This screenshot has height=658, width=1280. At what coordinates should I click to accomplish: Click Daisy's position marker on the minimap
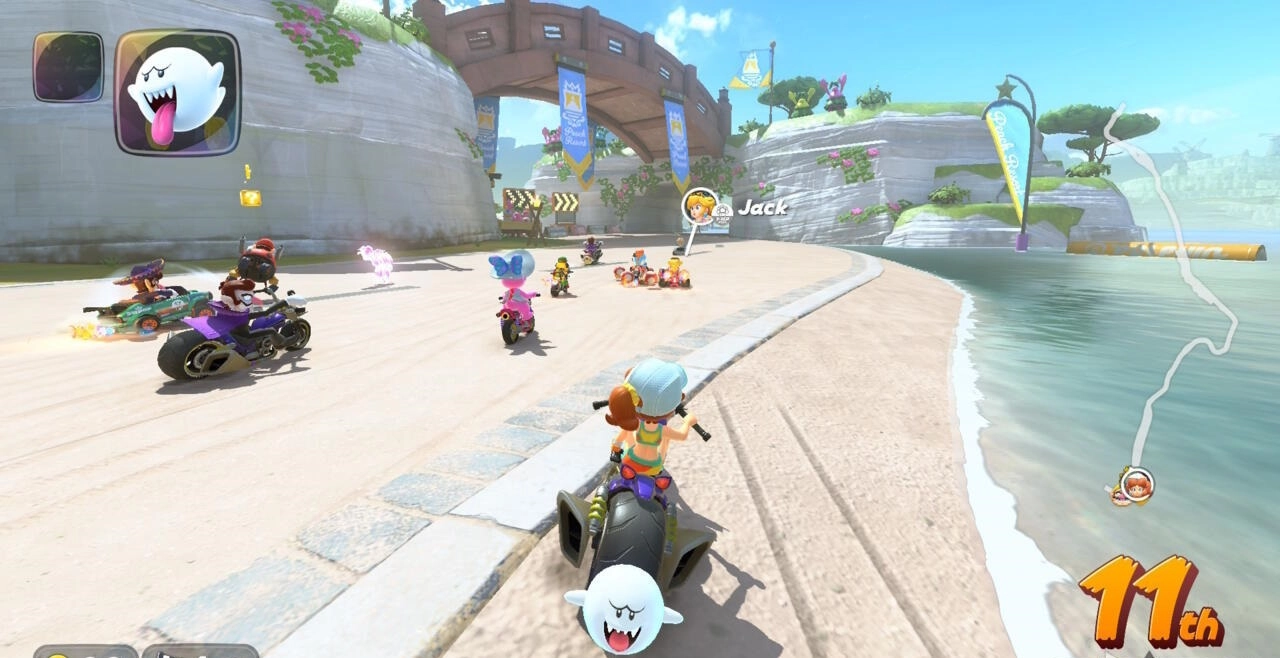(x=1136, y=485)
